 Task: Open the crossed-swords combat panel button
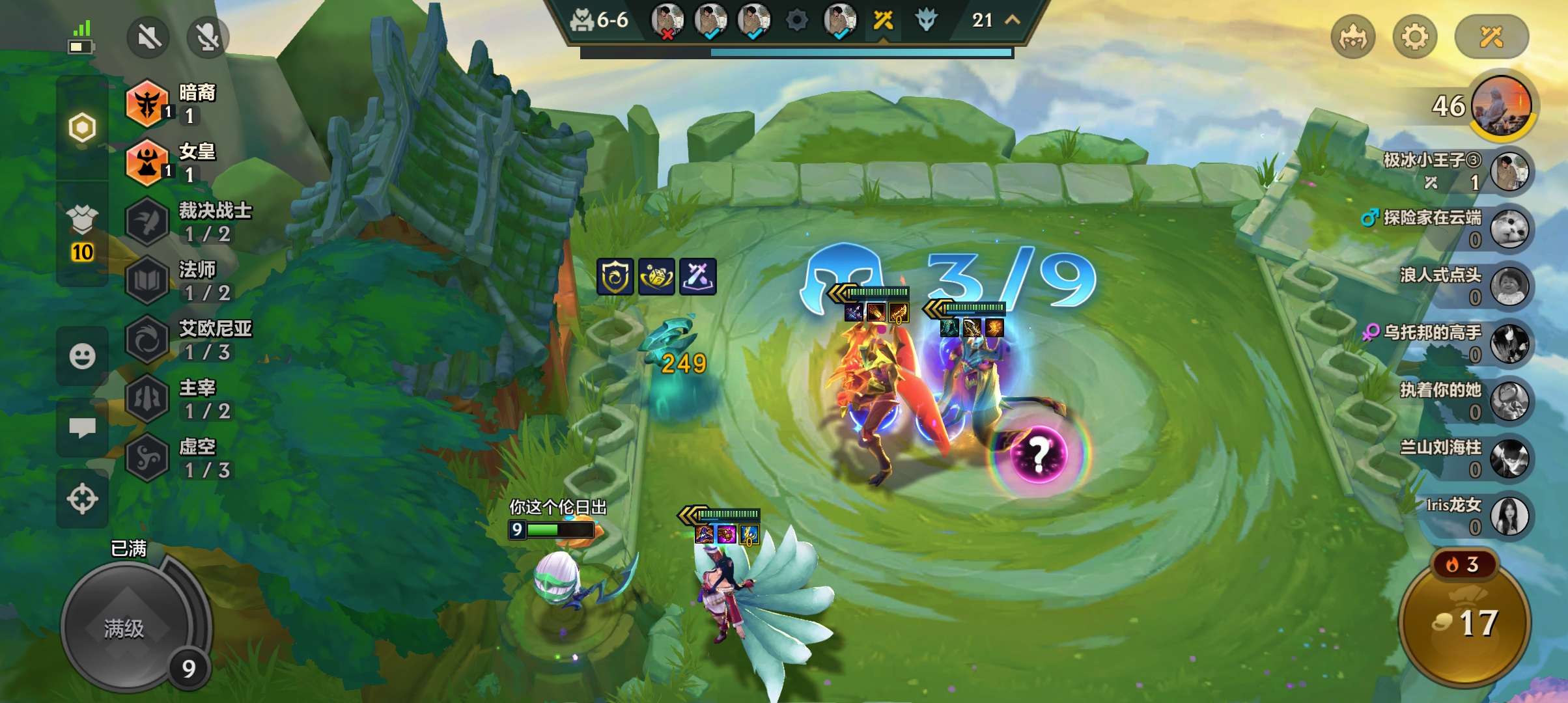1491,37
